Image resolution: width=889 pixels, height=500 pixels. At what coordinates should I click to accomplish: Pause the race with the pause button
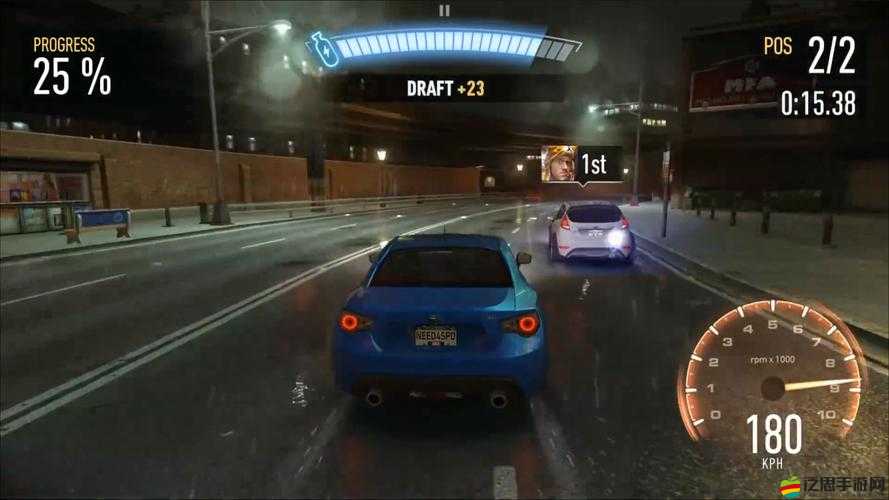(x=445, y=11)
